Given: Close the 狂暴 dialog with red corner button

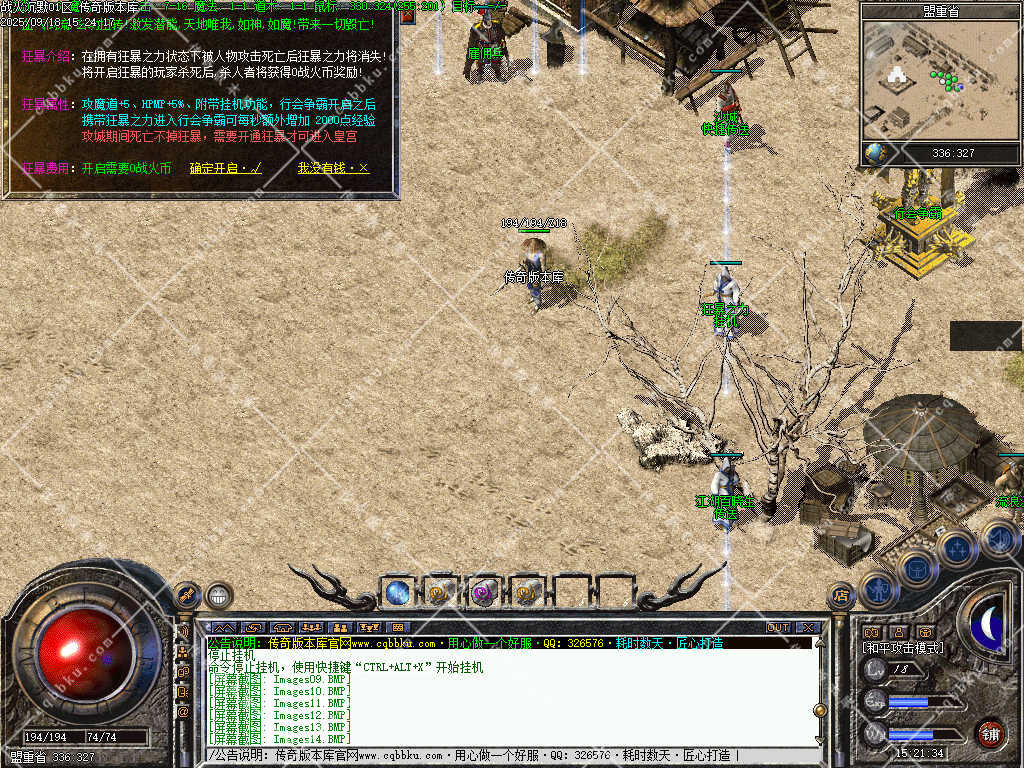Looking at the screenshot, I should click(407, 15).
